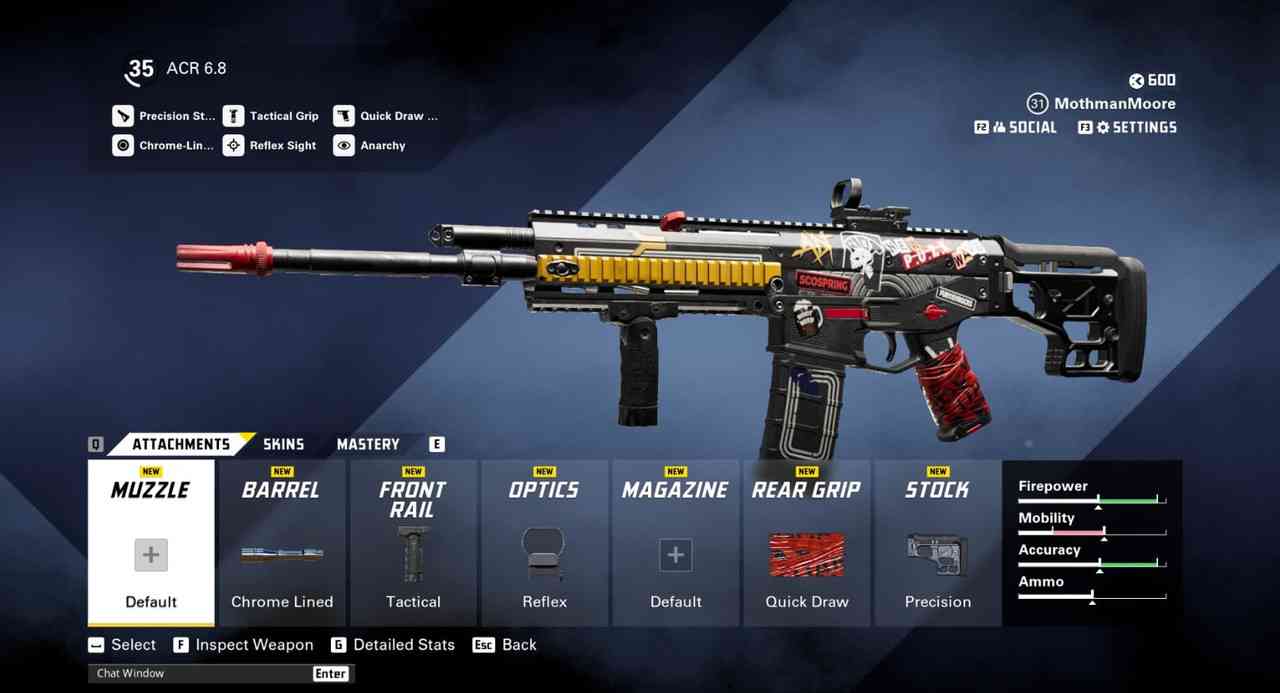Pick the Rear Grip Quick Draw slot
1280x693 pixels.
pyautogui.click(x=807, y=542)
